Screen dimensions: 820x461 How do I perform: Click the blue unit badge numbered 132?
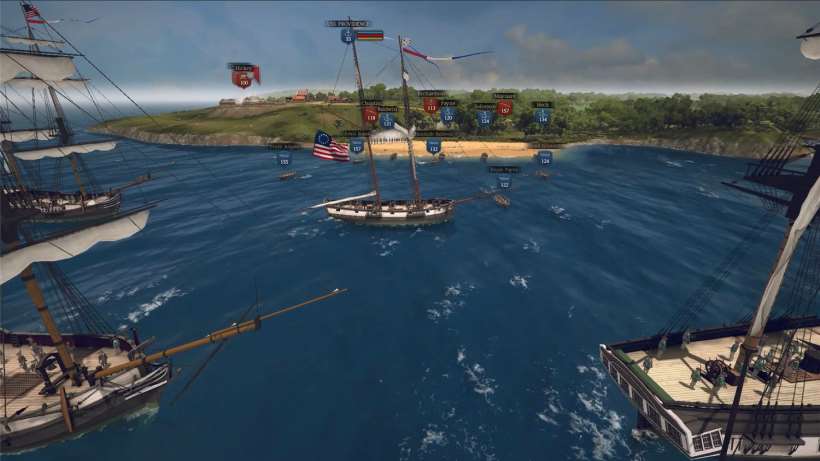pyautogui.click(x=433, y=146)
